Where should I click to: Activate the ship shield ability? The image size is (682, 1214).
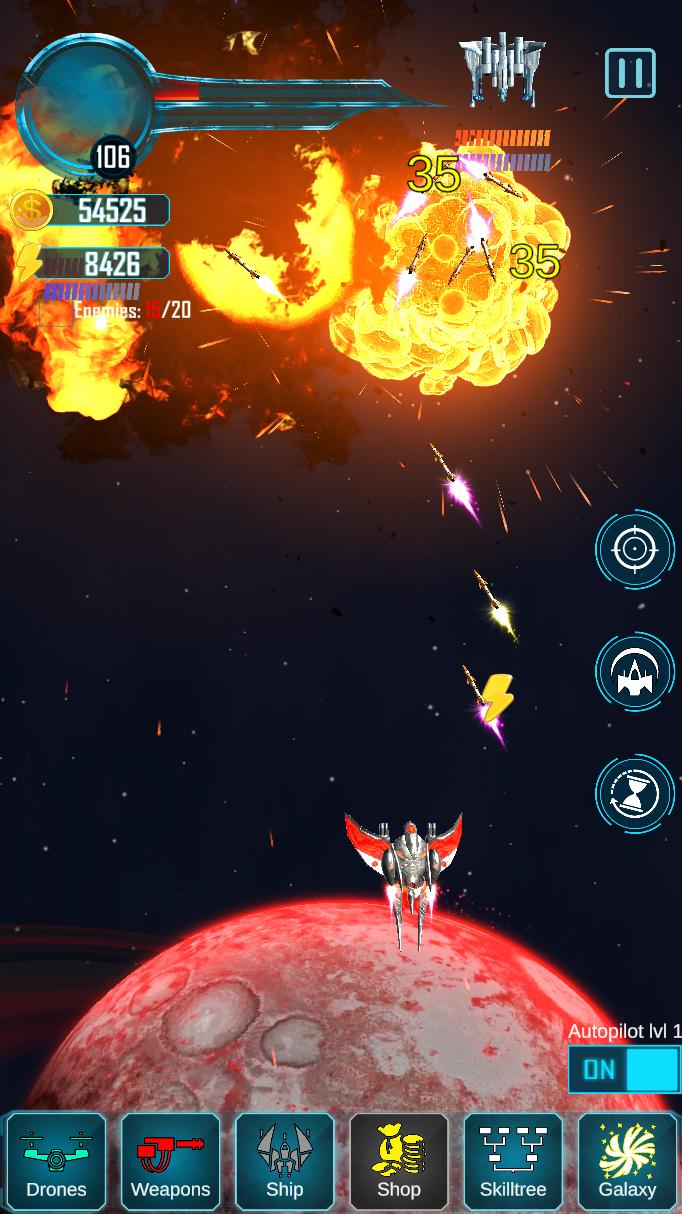pos(635,672)
